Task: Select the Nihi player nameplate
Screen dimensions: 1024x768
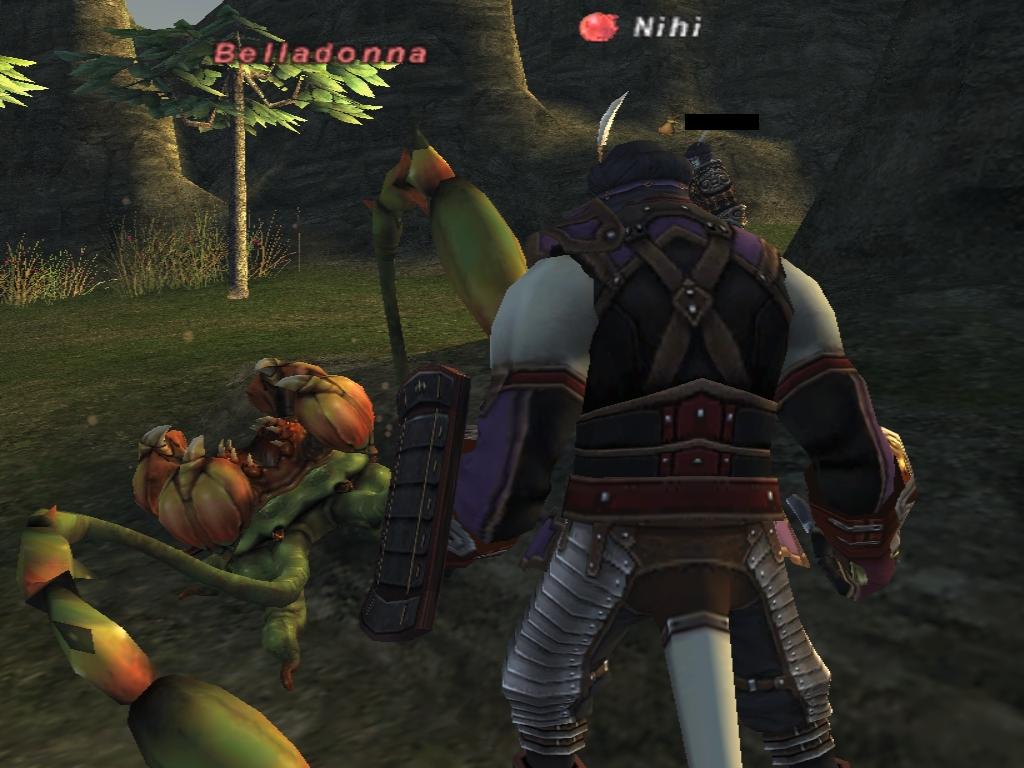Action: (666, 27)
